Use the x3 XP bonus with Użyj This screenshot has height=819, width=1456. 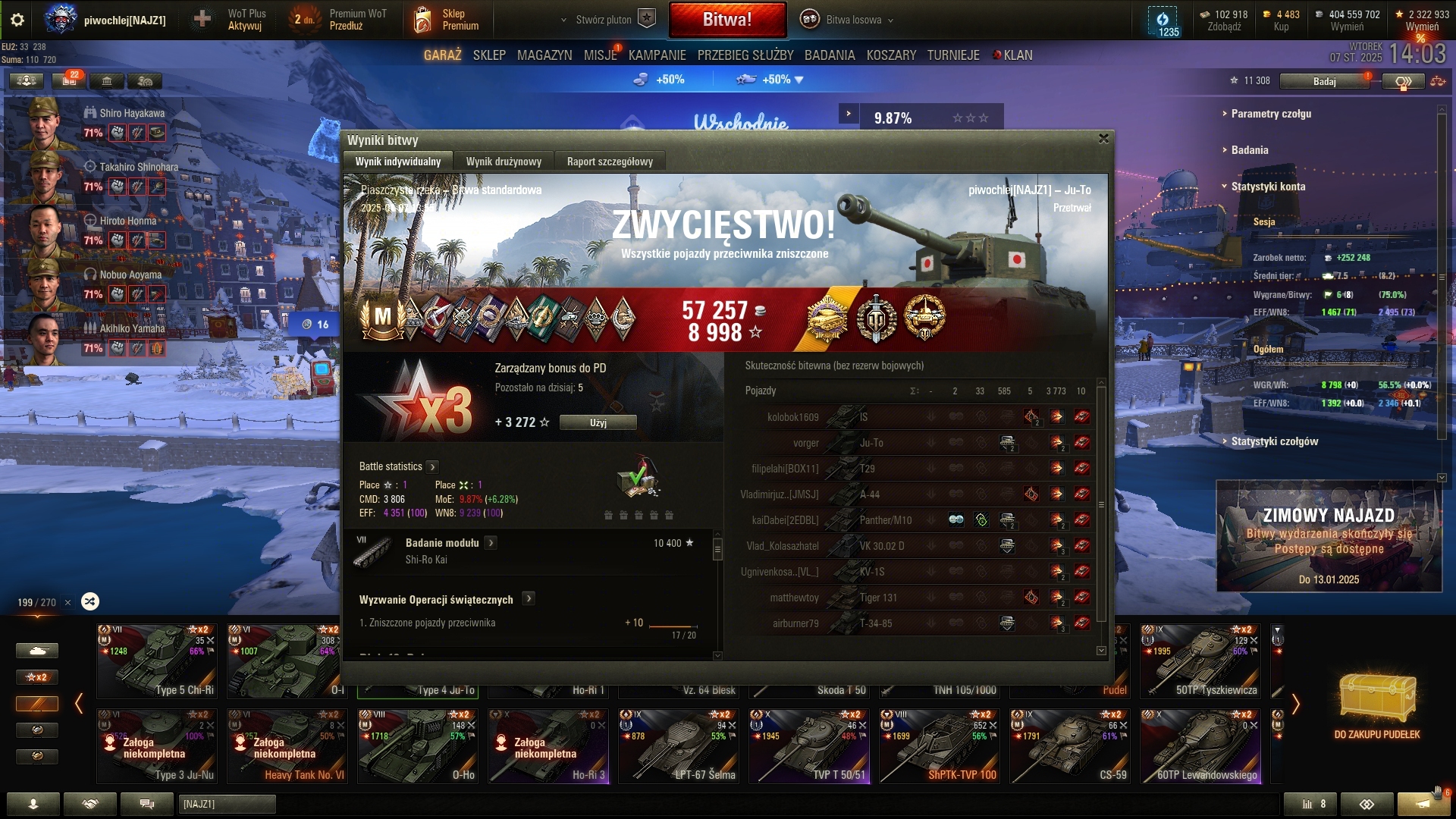[598, 422]
